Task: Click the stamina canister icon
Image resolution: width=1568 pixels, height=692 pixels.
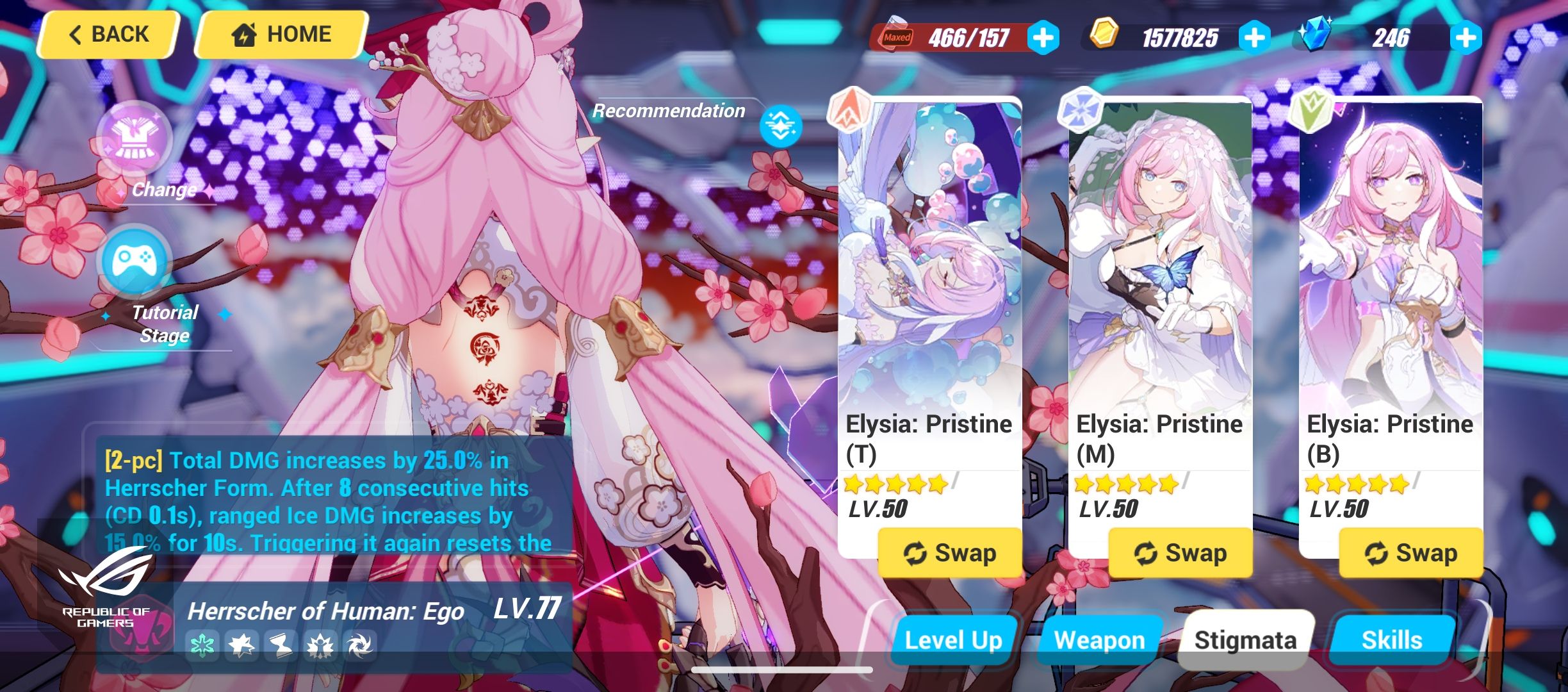Action: pos(897,33)
